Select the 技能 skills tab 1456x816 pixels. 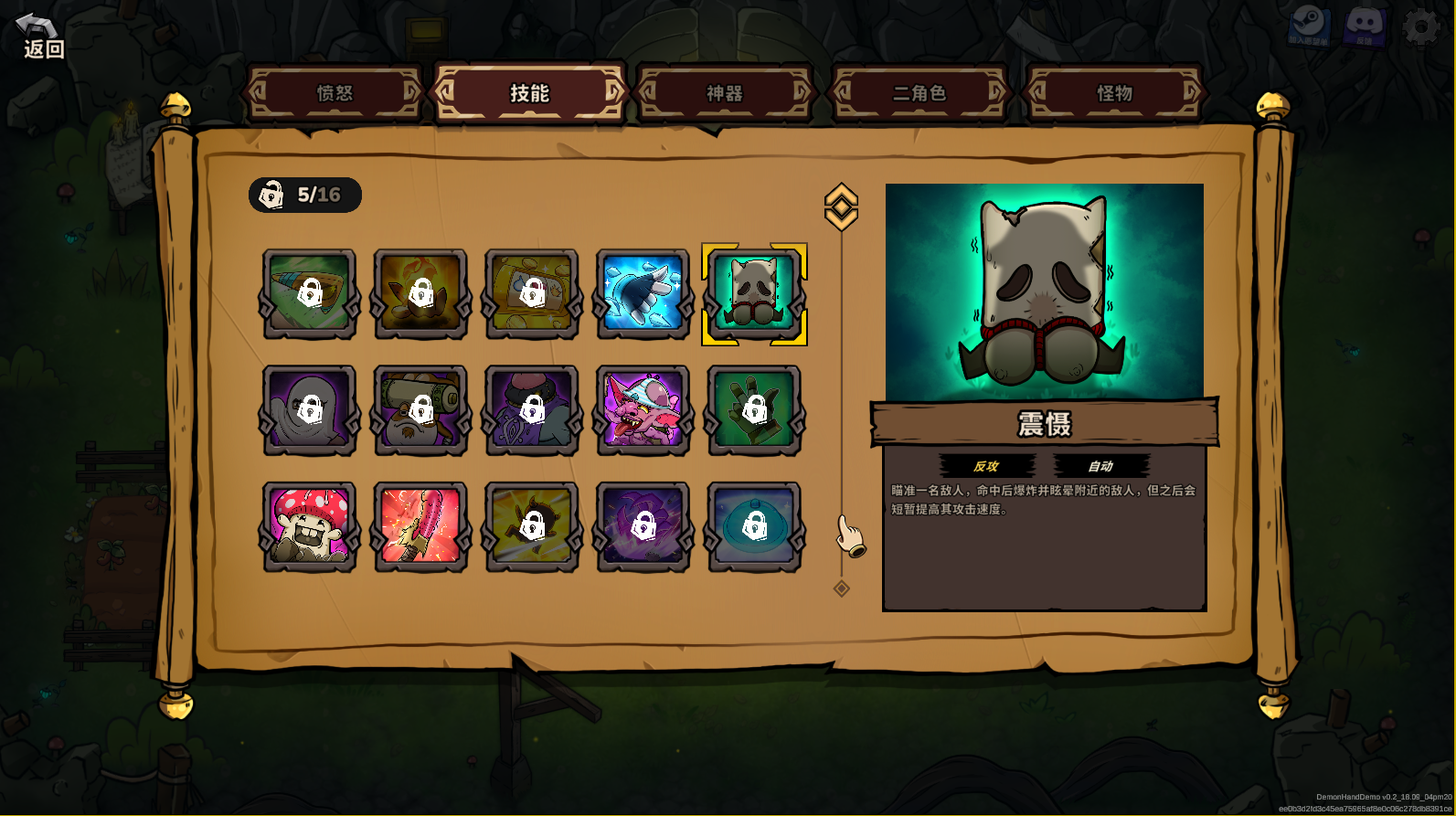click(529, 93)
